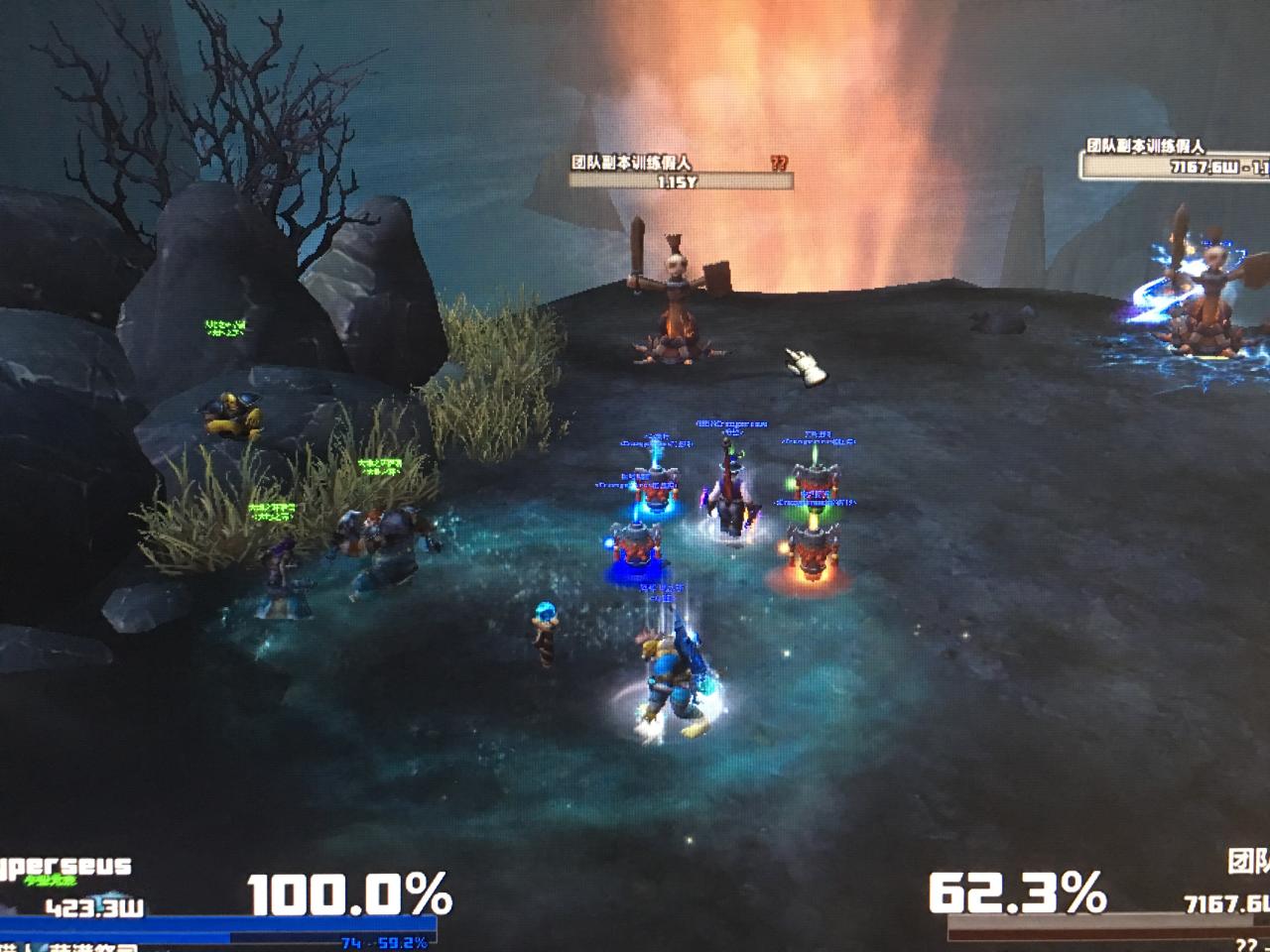Viewport: 1270px width, 952px height.
Task: Select the orange-lit turret on the right
Action: 814,555
